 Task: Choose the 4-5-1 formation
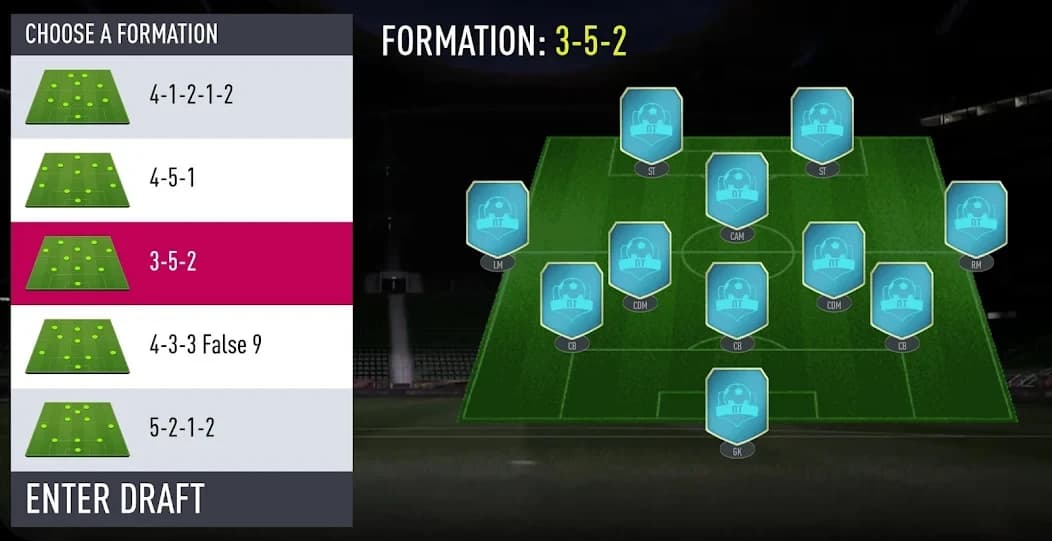[x=182, y=180]
